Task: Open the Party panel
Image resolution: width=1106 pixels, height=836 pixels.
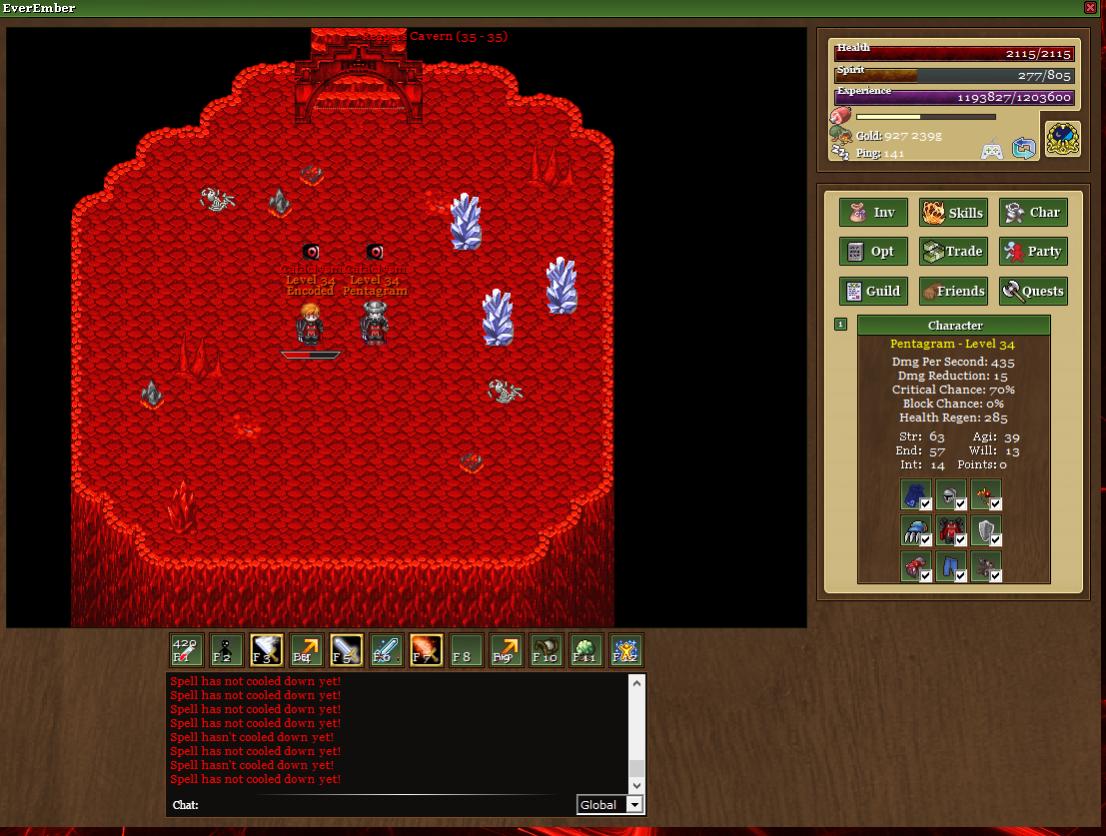Action: (1033, 251)
